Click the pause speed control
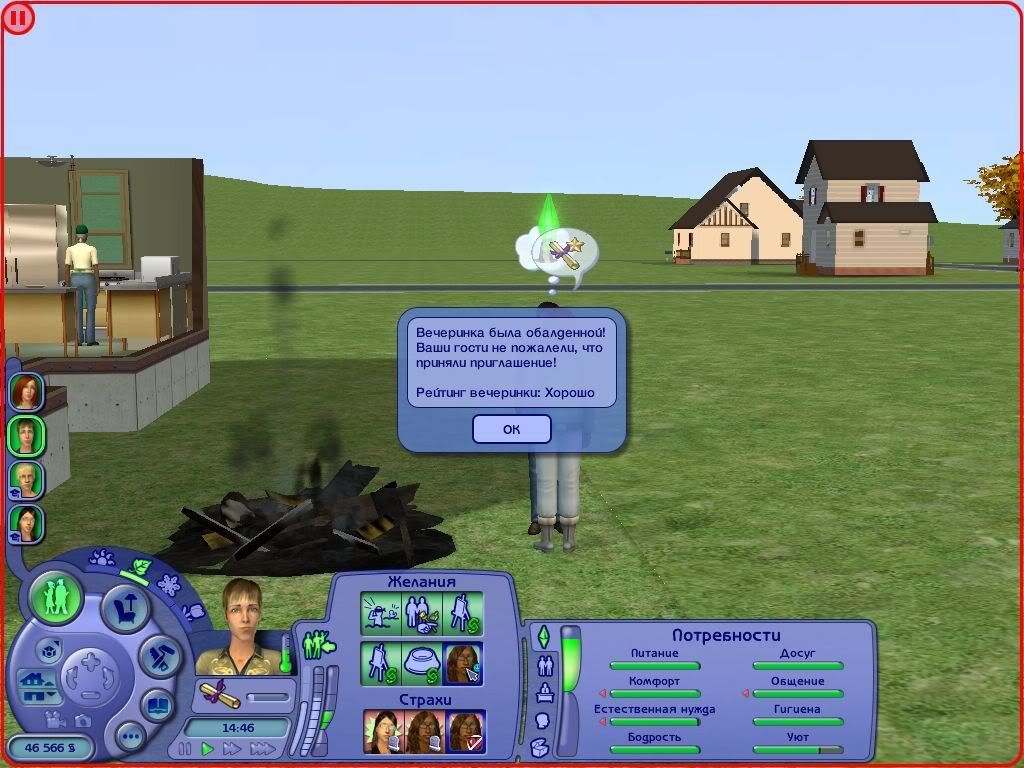Screen dimensions: 1024x768 tap(185, 748)
